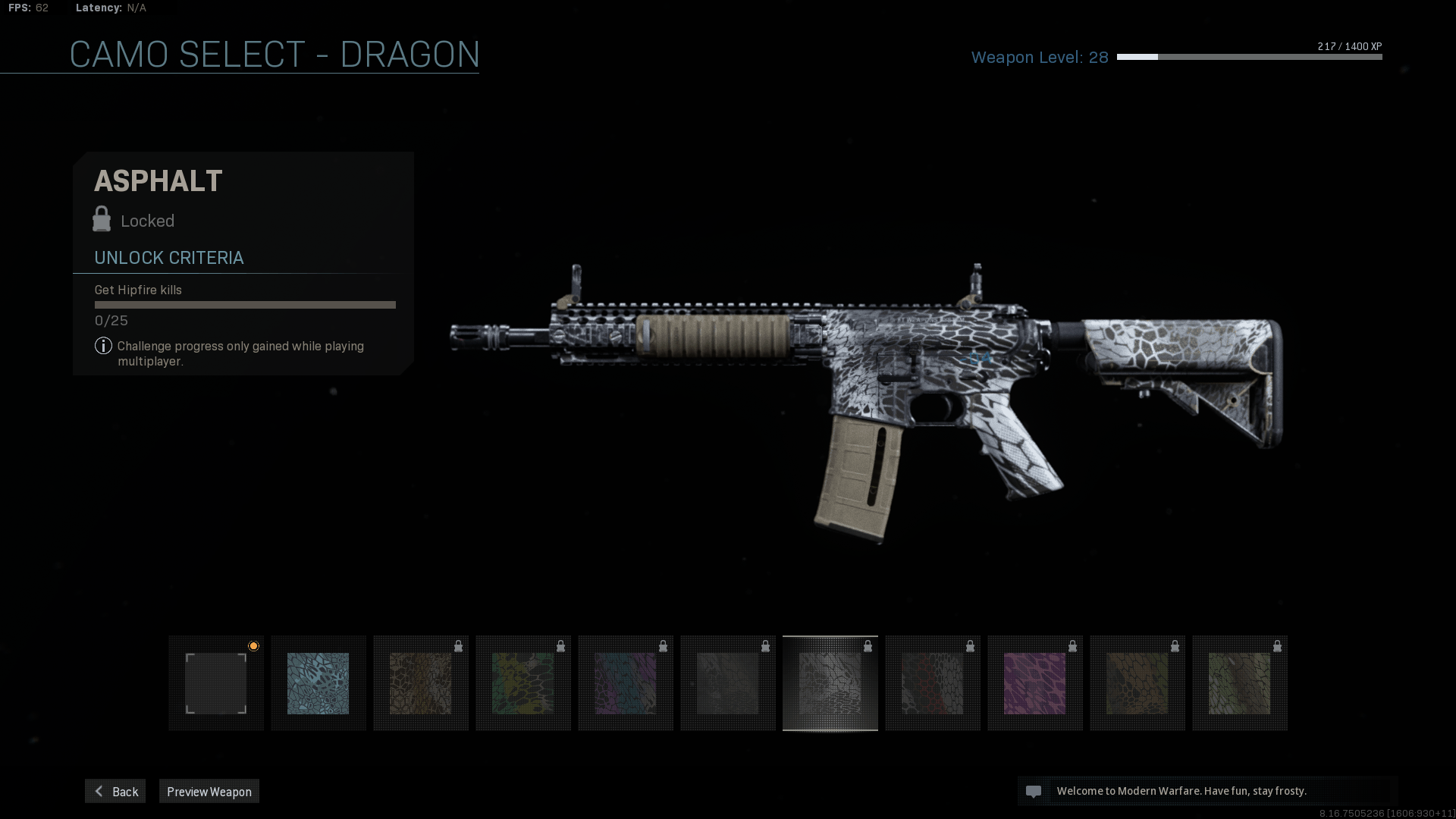Go back with the Back button
Image resolution: width=1456 pixels, height=819 pixels.
click(115, 791)
